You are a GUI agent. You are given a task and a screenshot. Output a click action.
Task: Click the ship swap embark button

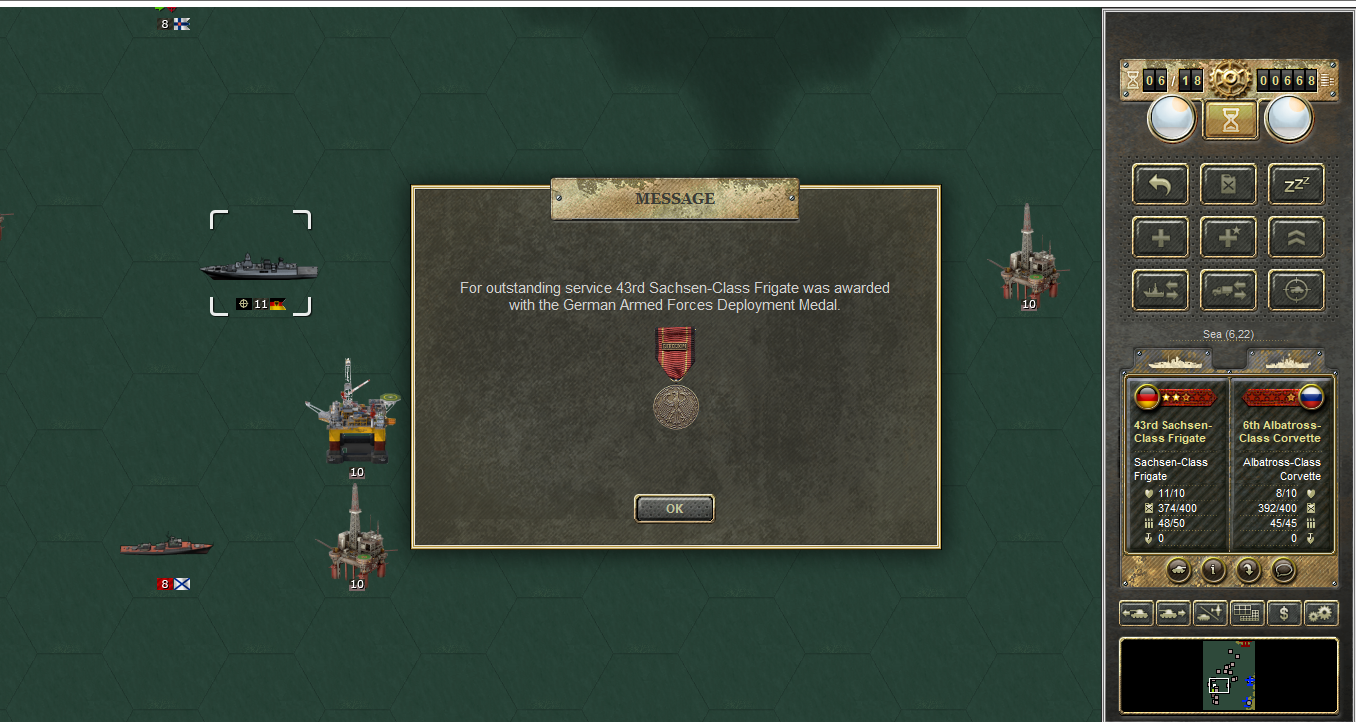pyautogui.click(x=1160, y=291)
